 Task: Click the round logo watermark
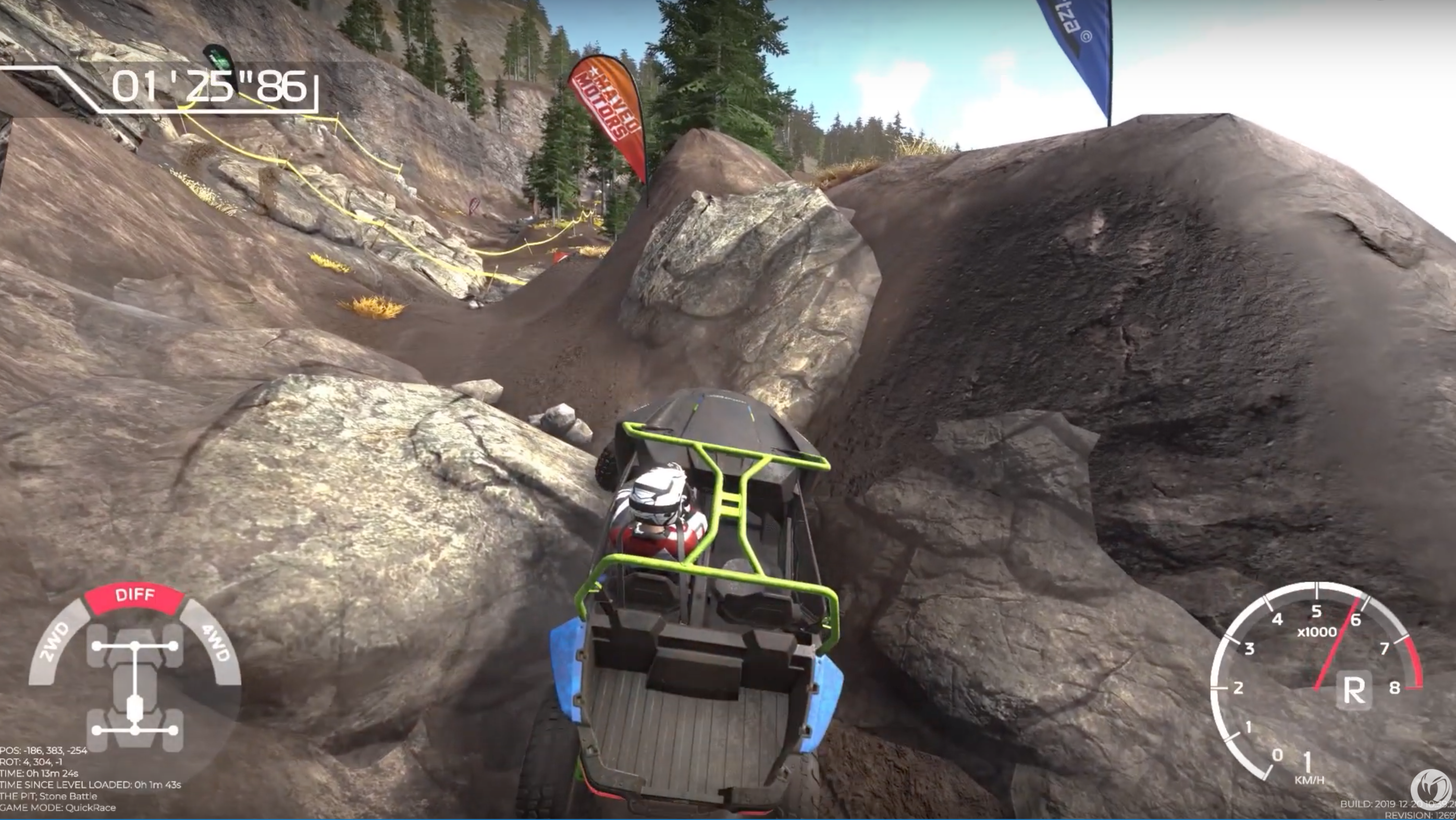coord(1430,789)
